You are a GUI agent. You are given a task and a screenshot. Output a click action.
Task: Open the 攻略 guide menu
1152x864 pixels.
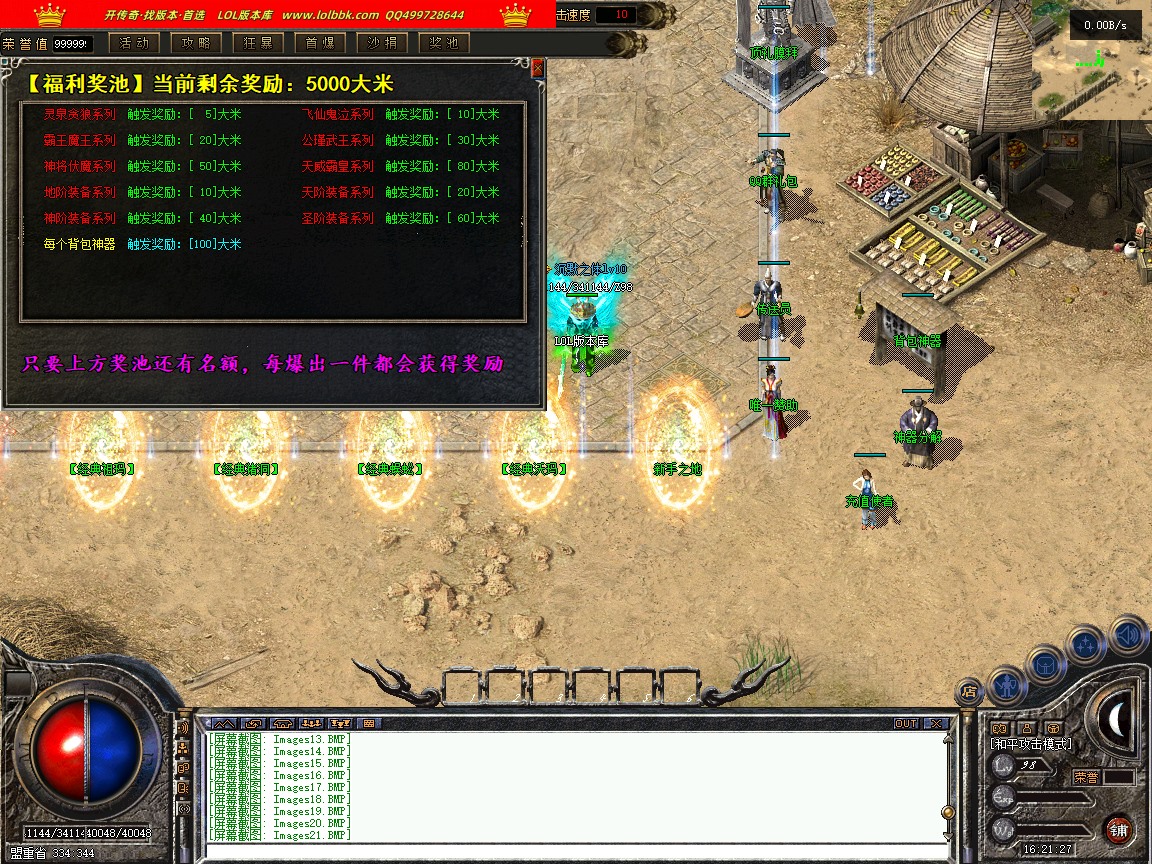[x=196, y=43]
